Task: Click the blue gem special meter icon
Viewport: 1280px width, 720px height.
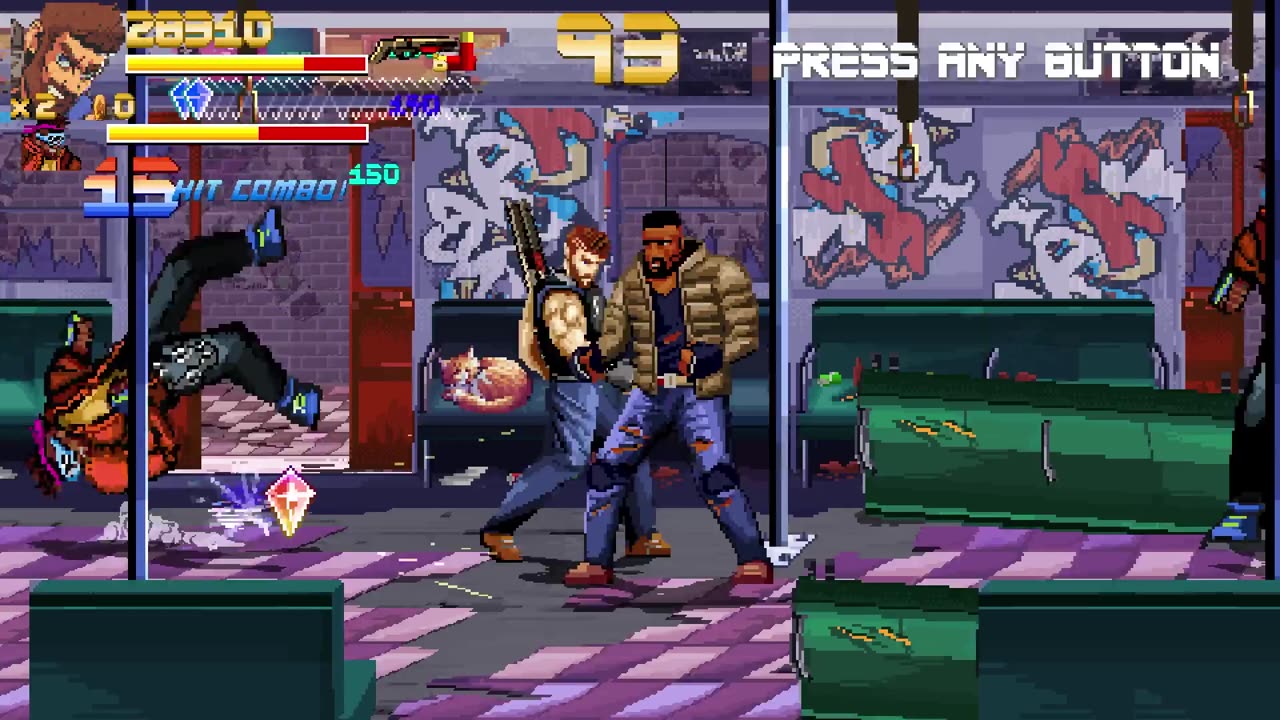Action: (191, 99)
